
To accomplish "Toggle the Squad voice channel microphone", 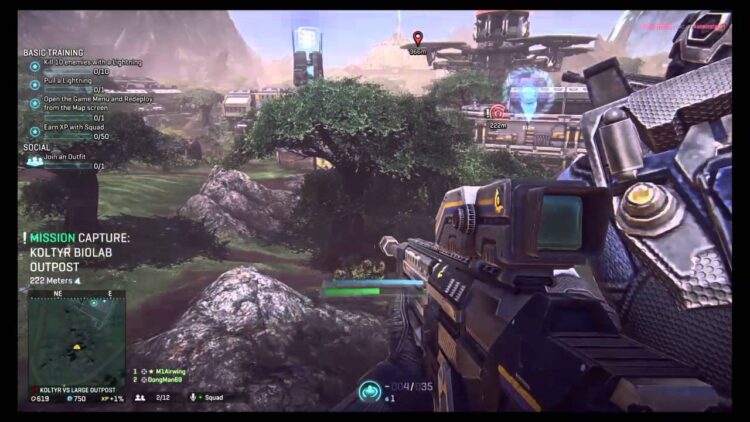I will [x=193, y=397].
